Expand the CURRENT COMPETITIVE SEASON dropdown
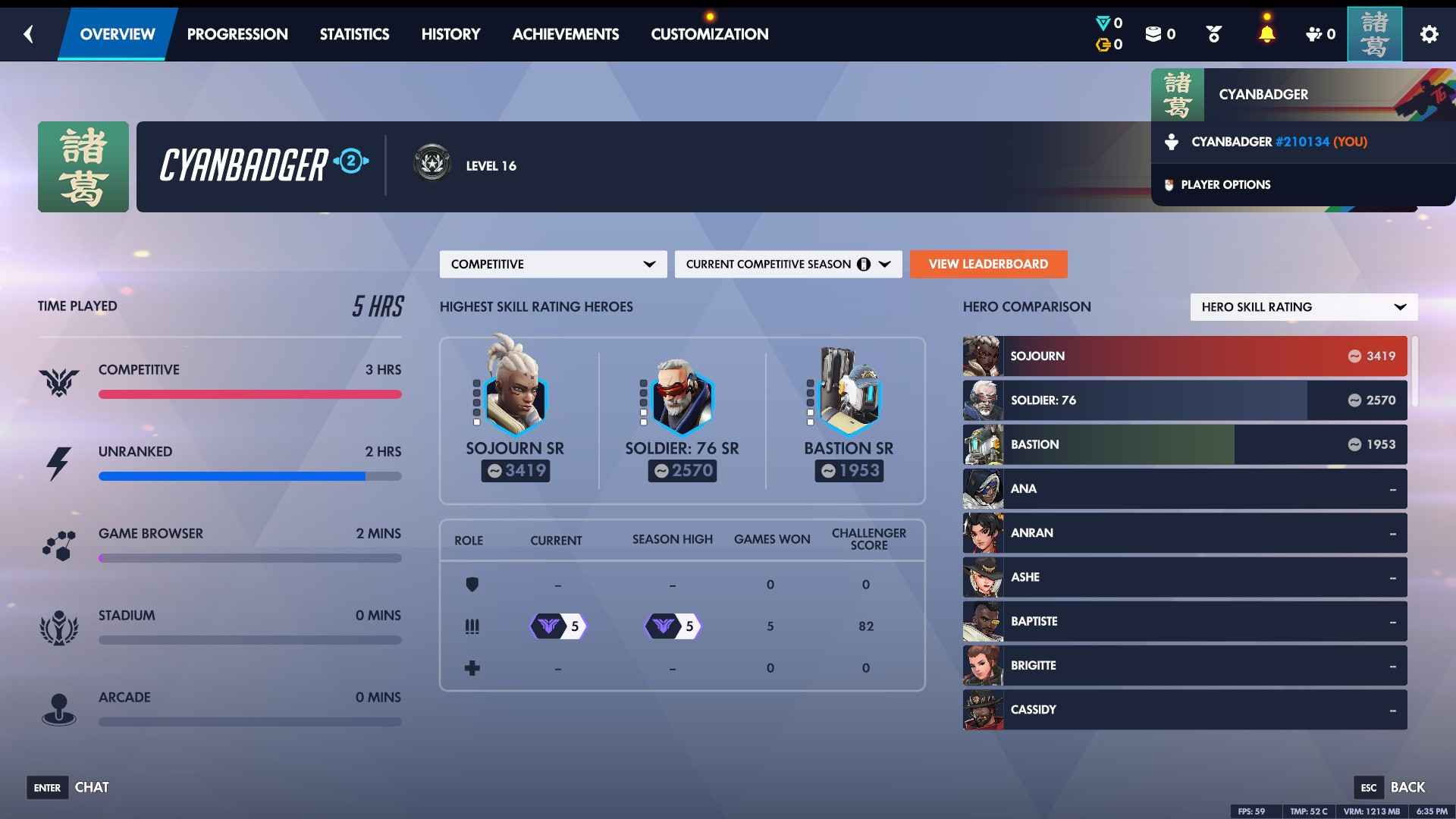Viewport: 1456px width, 819px height. point(788,264)
